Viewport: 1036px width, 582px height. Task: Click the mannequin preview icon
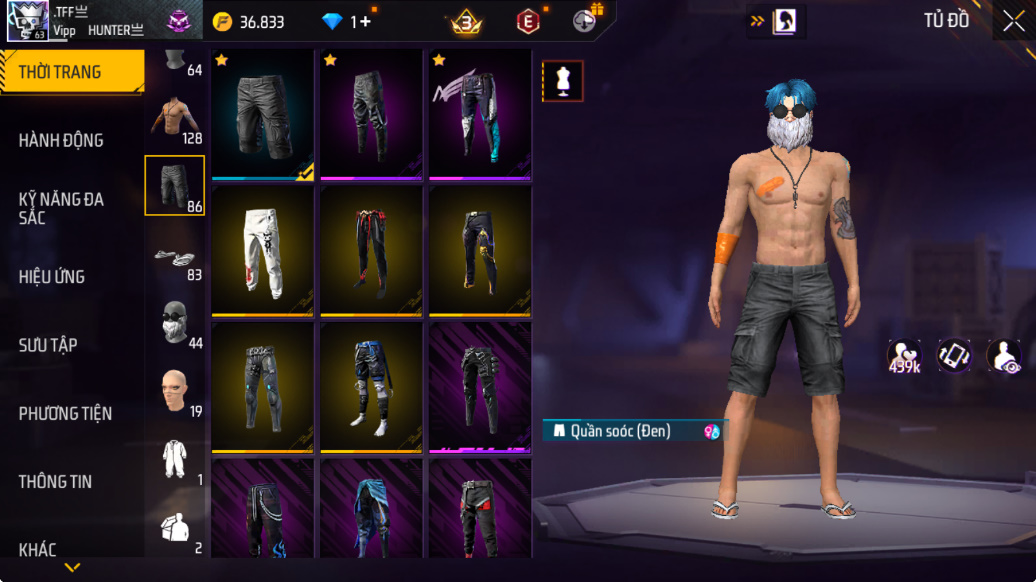pos(563,81)
